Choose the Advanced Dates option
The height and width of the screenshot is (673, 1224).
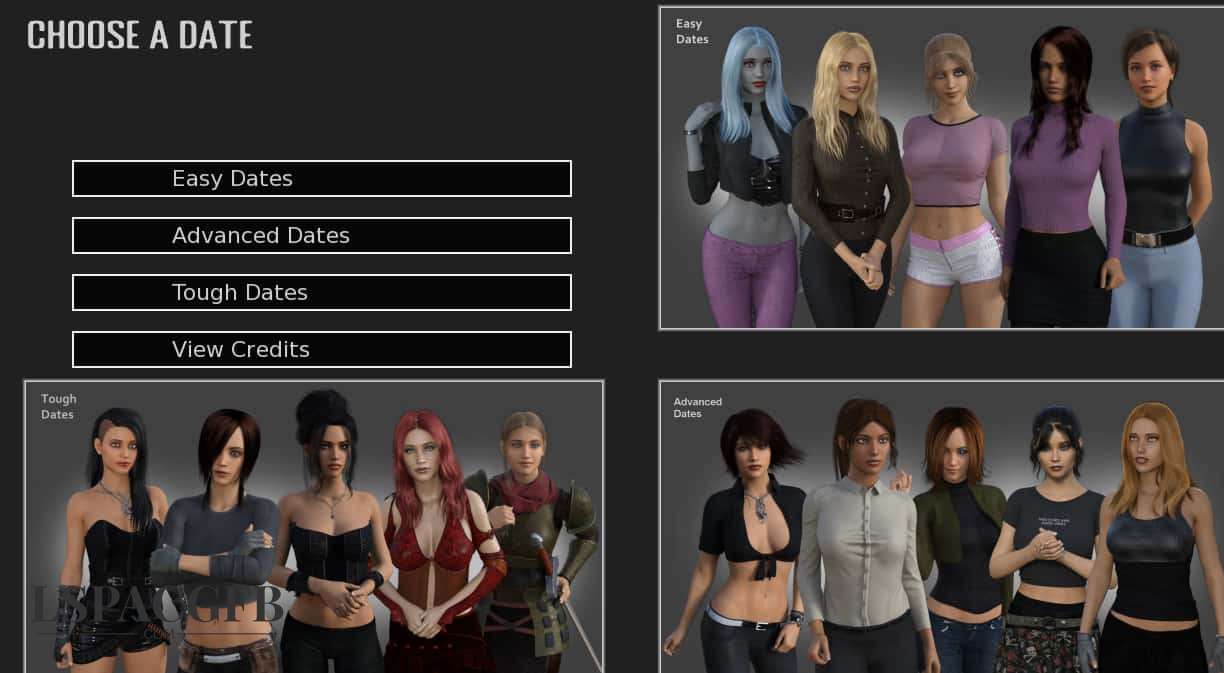(x=321, y=236)
